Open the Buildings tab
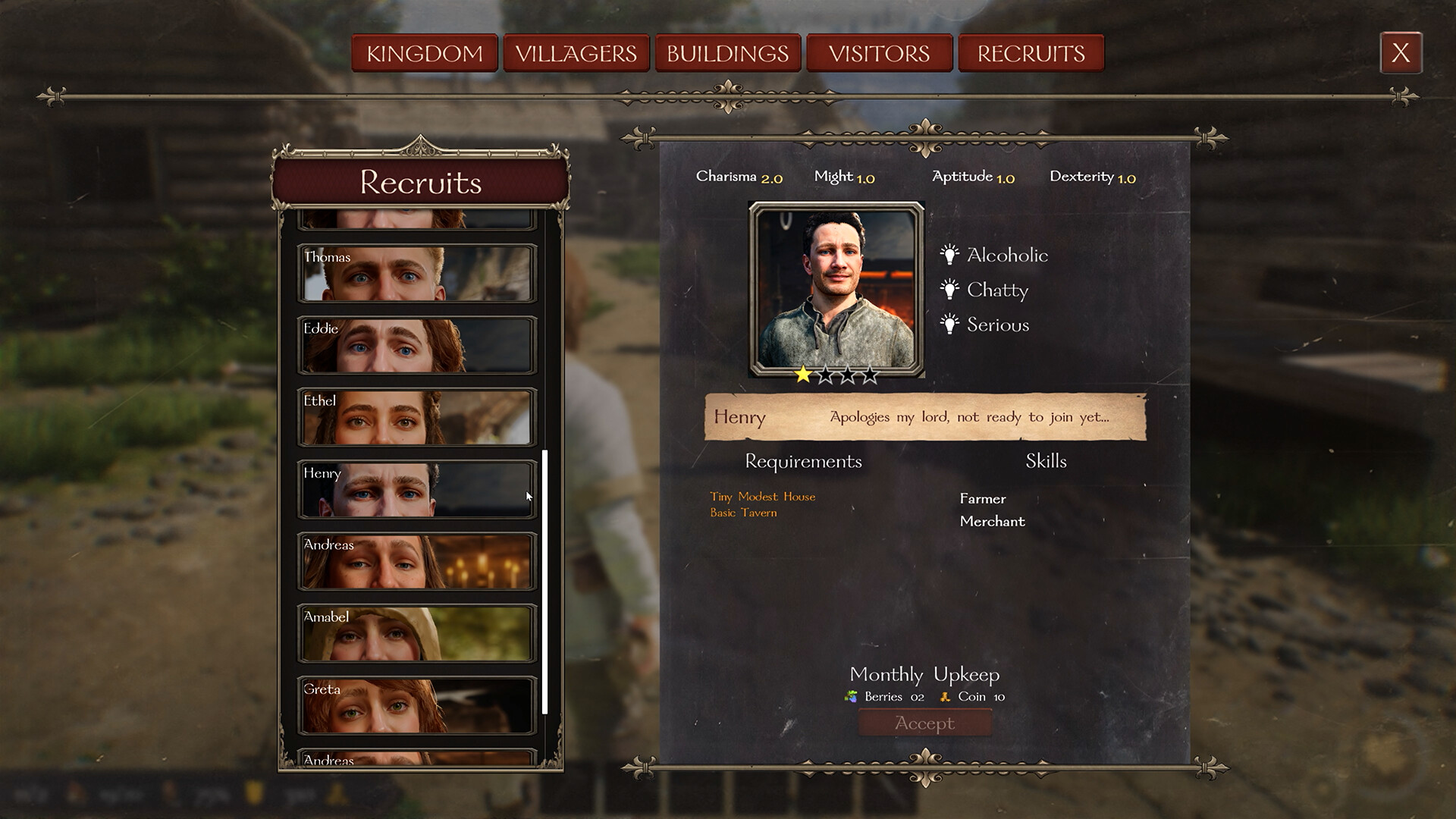 point(727,53)
